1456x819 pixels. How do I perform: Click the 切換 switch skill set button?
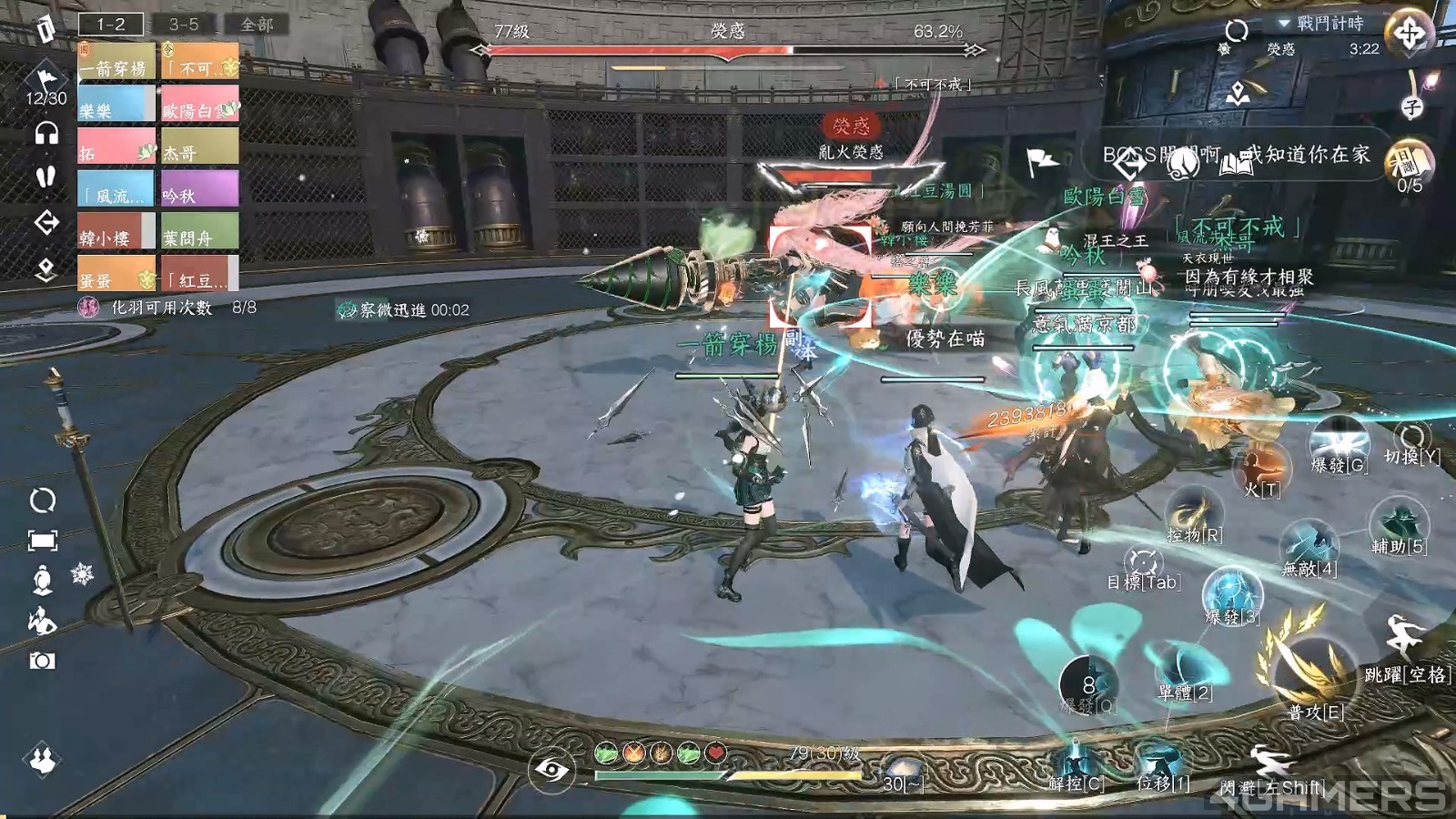click(1411, 440)
